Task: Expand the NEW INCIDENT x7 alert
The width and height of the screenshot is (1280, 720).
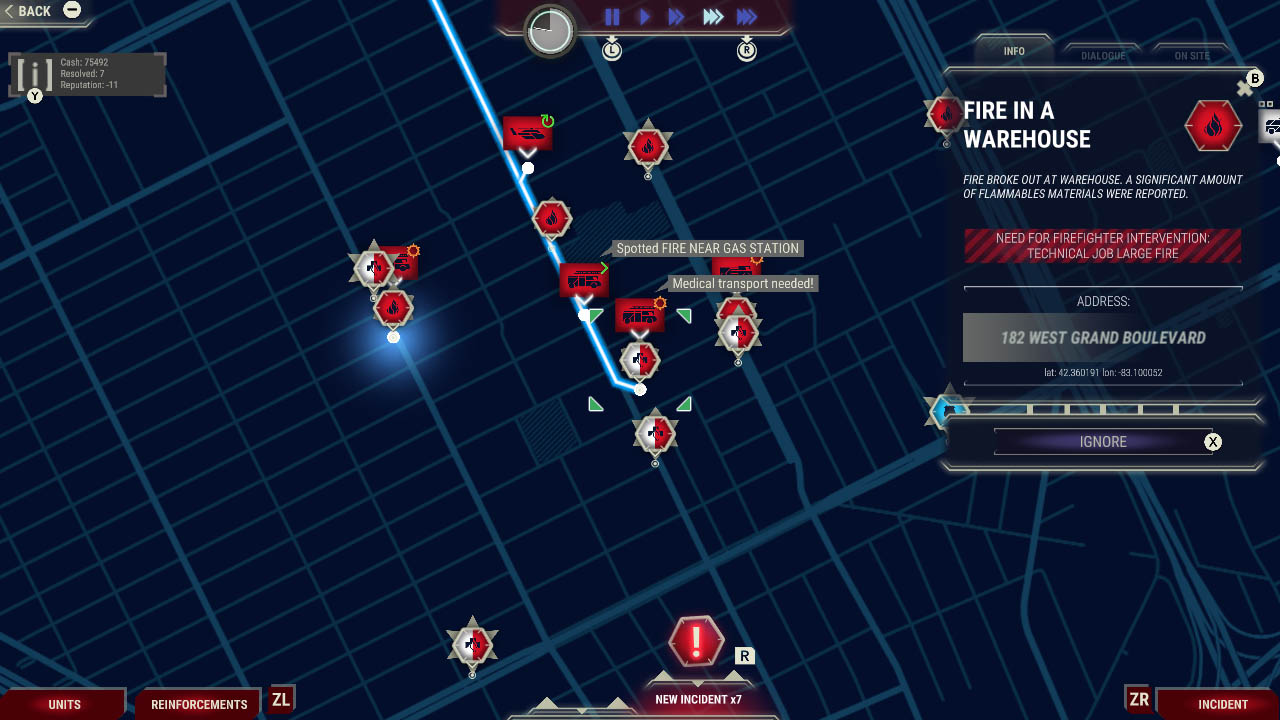Action: [x=699, y=644]
